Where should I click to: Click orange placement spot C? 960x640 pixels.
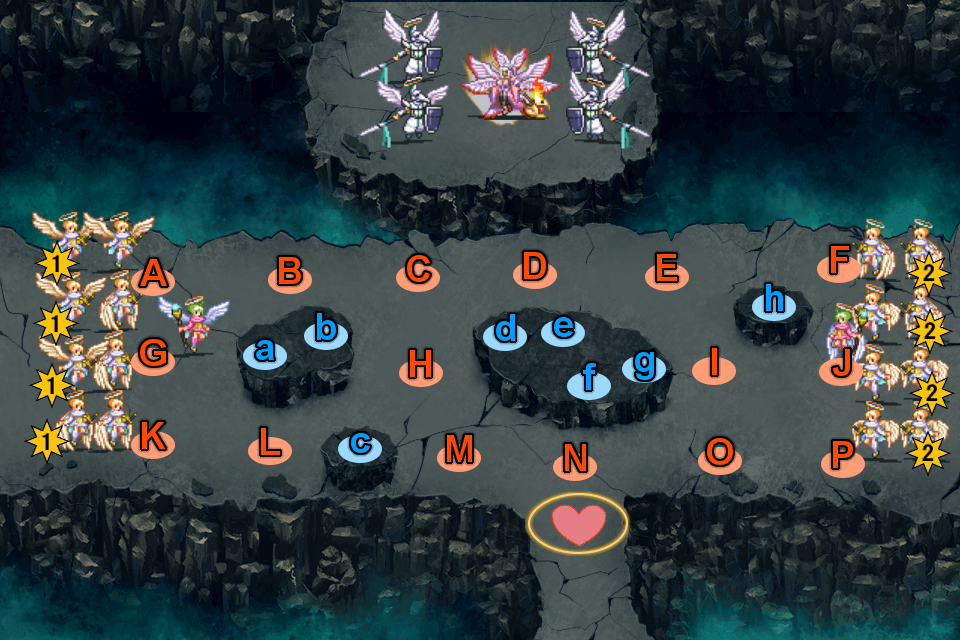click(x=418, y=272)
